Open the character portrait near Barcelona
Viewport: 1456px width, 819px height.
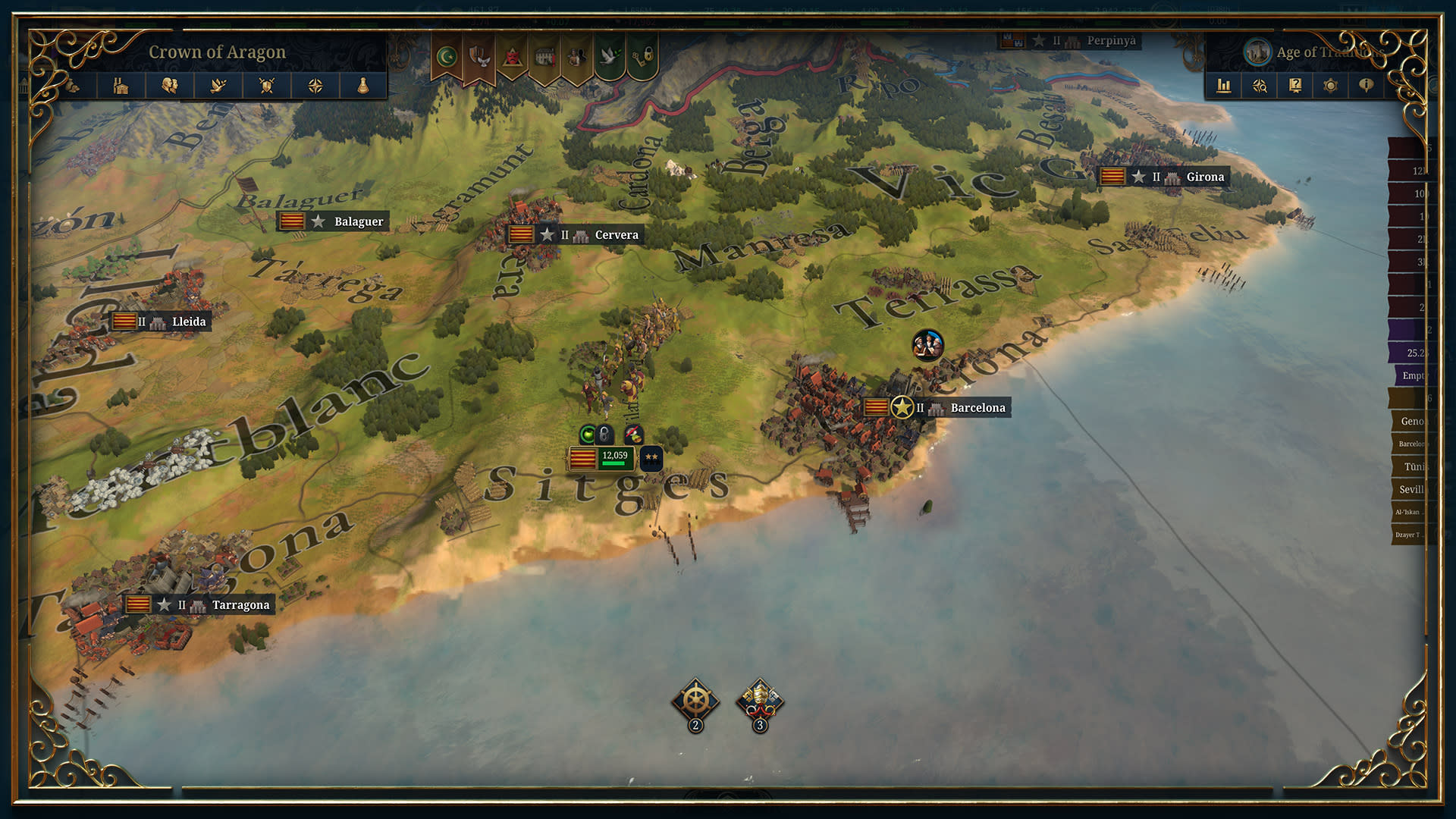point(927,345)
